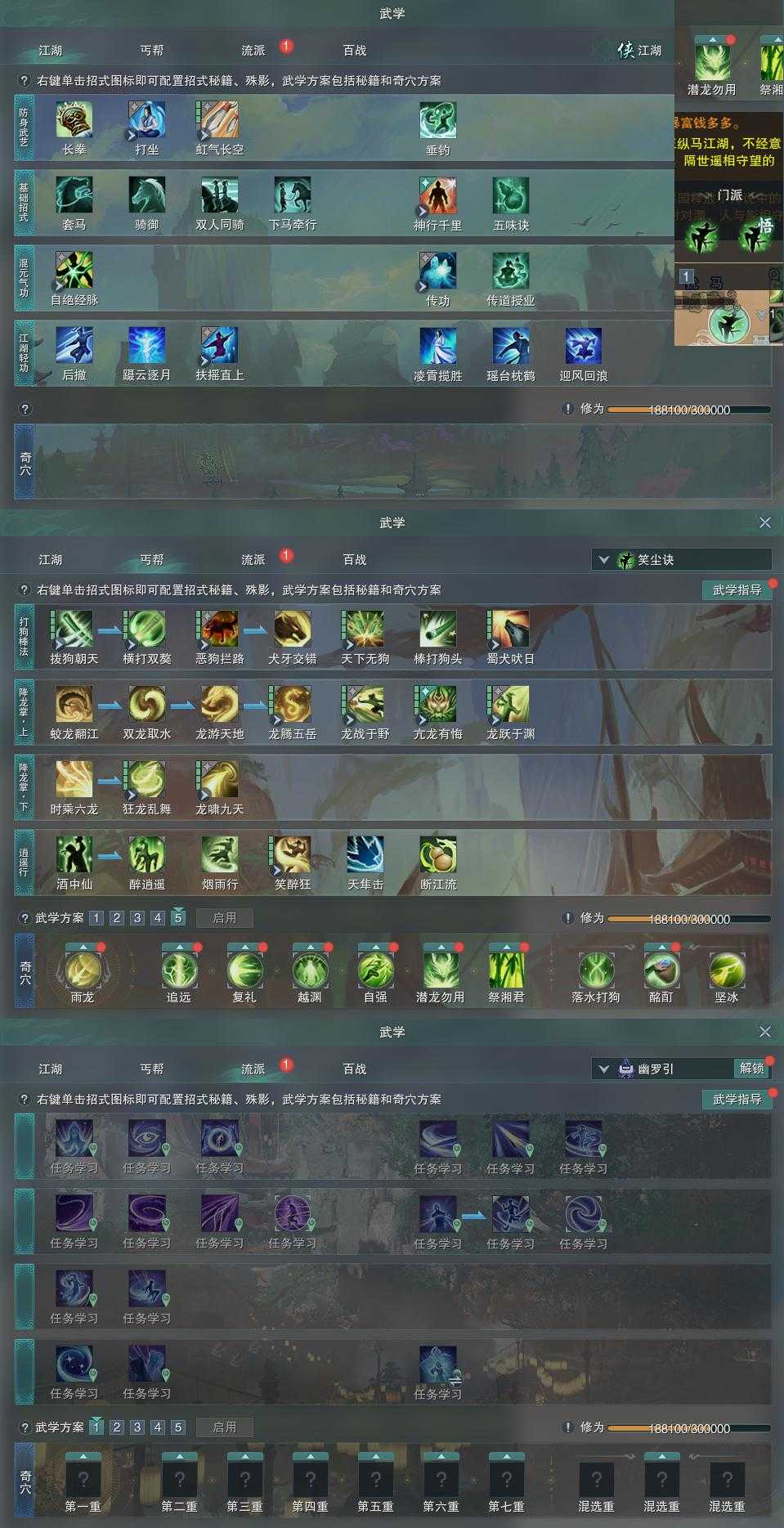
Task: Open the 笑尘诀 martial style dropdown
Action: tap(604, 560)
